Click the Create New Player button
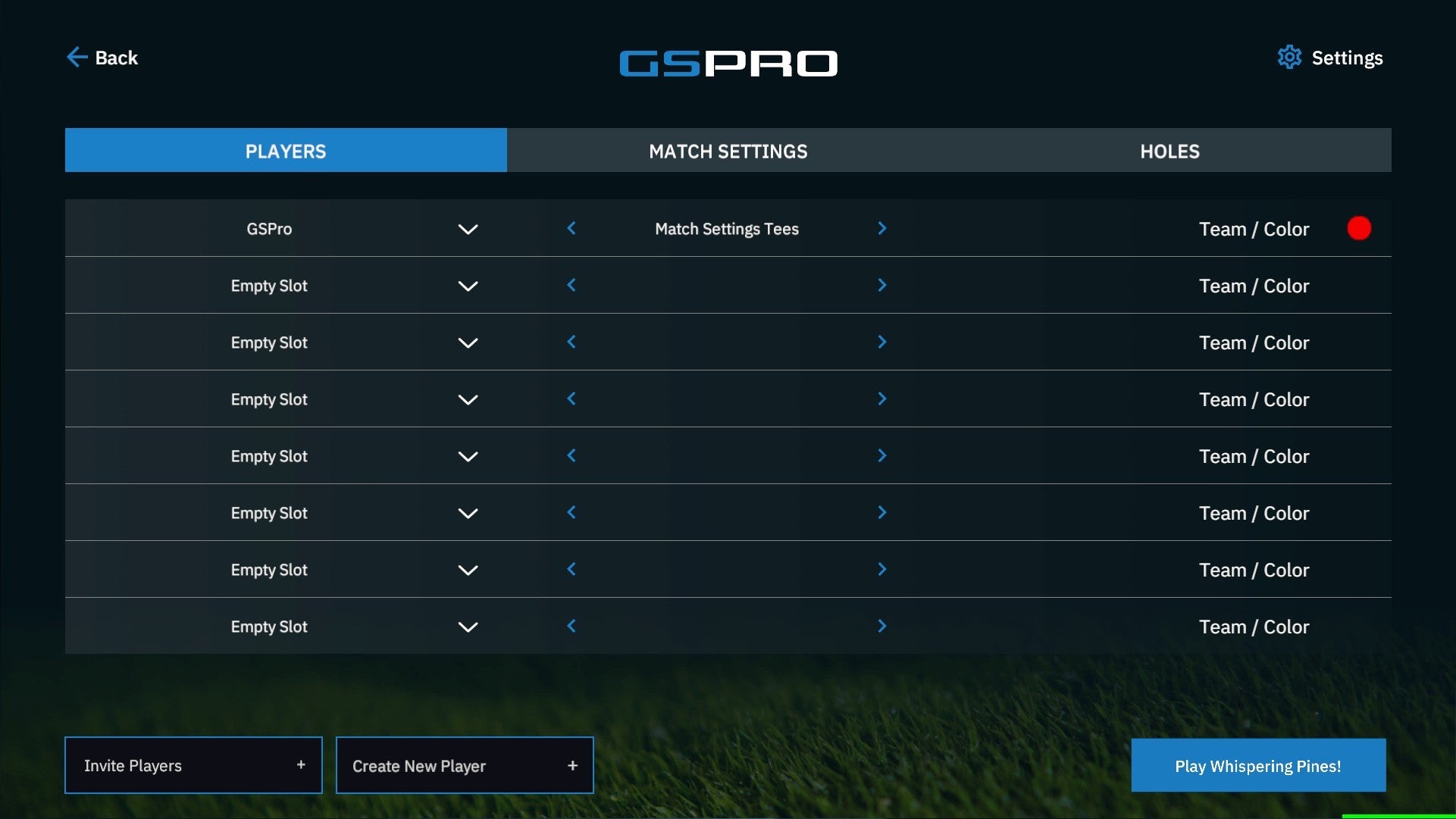1456x819 pixels. tap(465, 765)
